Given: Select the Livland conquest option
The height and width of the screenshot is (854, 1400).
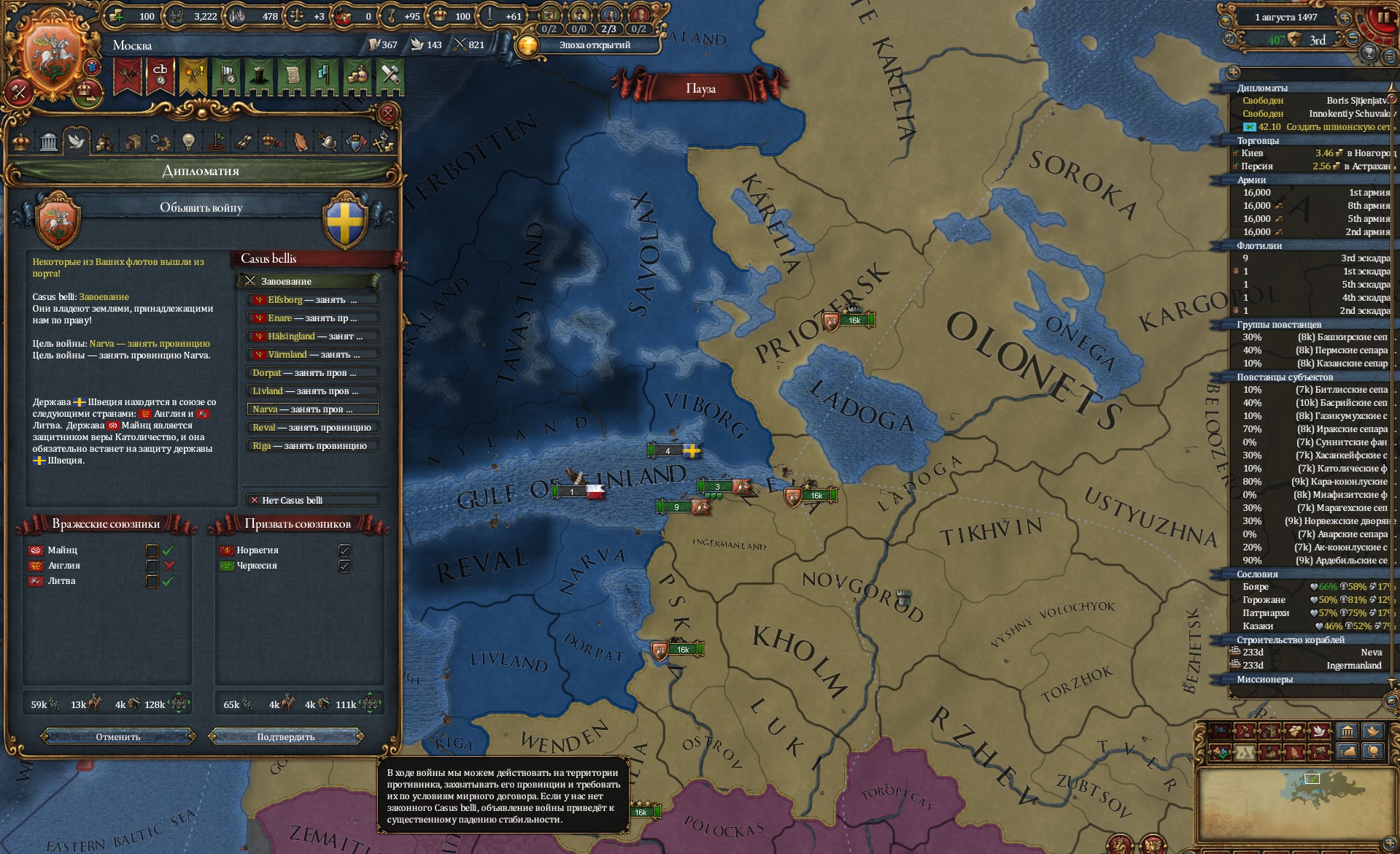Looking at the screenshot, I should tap(312, 391).
